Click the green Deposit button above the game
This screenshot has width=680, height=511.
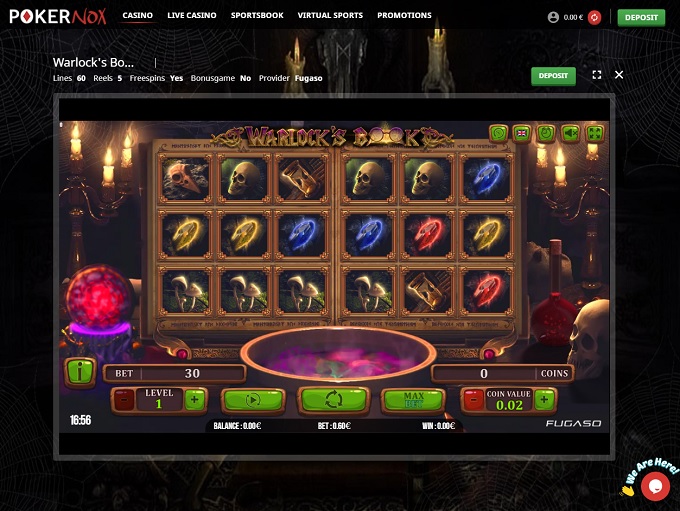(x=553, y=75)
